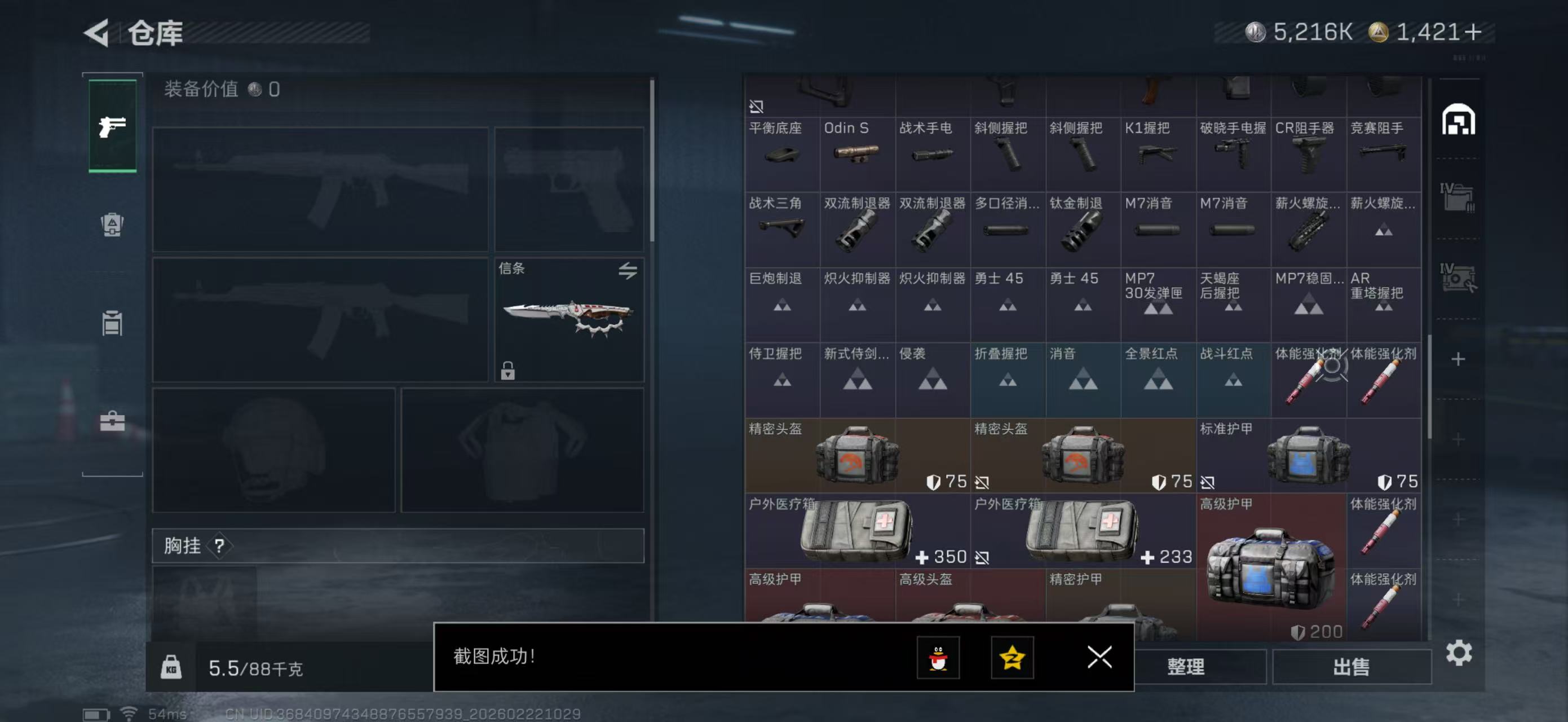
Task: Open the settings gear at bottom right
Action: (x=1460, y=653)
